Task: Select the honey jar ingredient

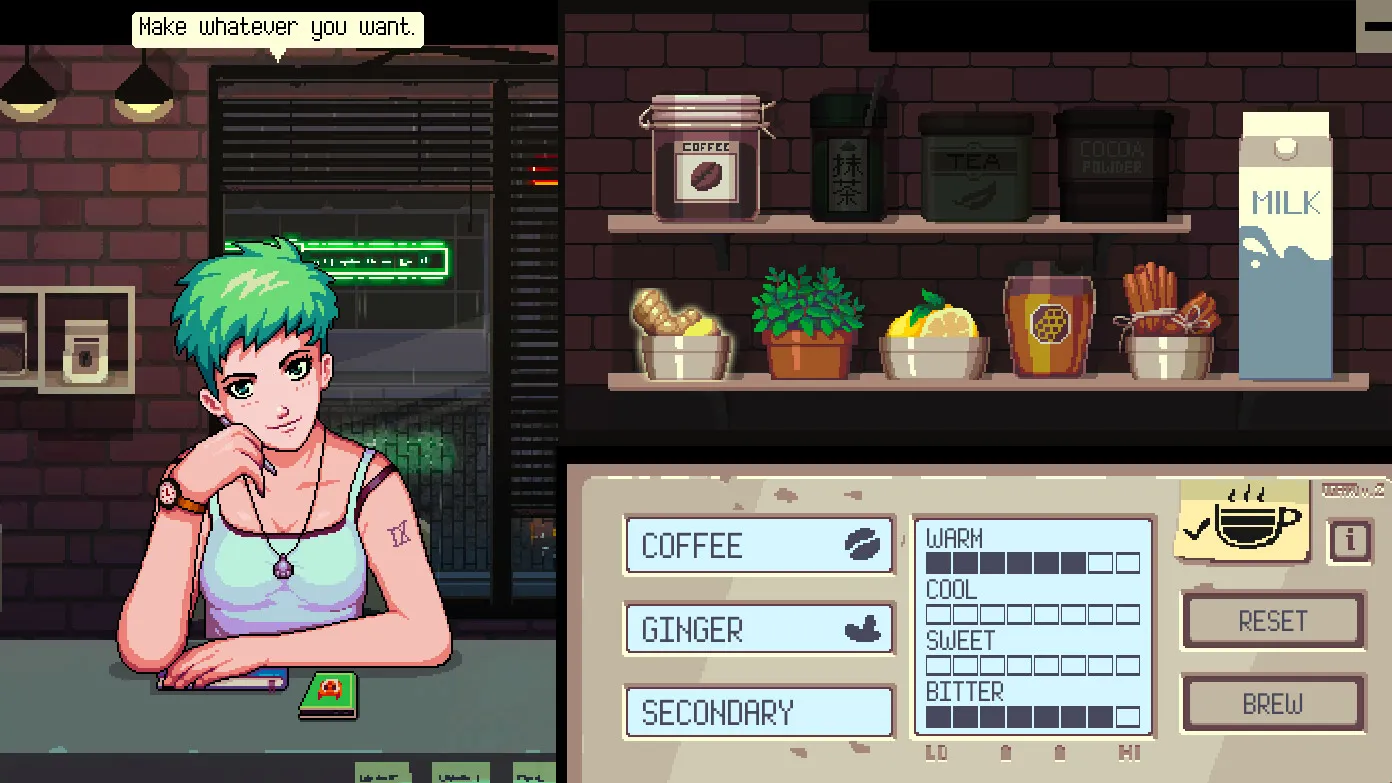Action: coord(1050,322)
